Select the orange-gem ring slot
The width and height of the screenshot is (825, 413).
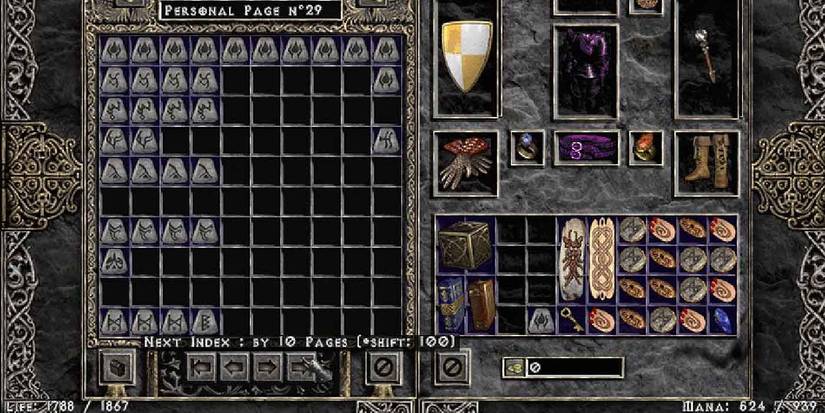pyautogui.click(x=645, y=148)
